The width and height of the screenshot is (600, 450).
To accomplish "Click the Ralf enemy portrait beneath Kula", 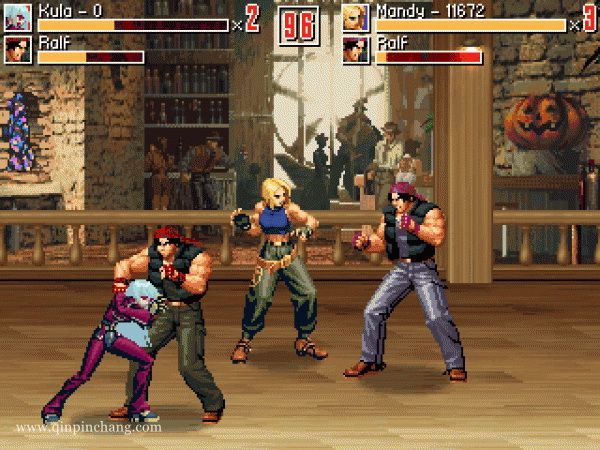I will click(18, 49).
